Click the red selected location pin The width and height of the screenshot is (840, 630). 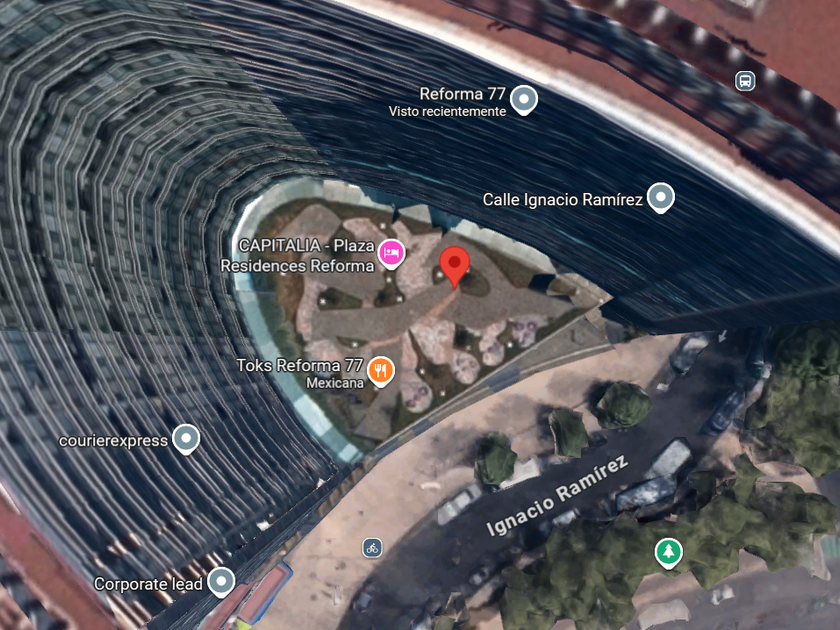[456, 266]
